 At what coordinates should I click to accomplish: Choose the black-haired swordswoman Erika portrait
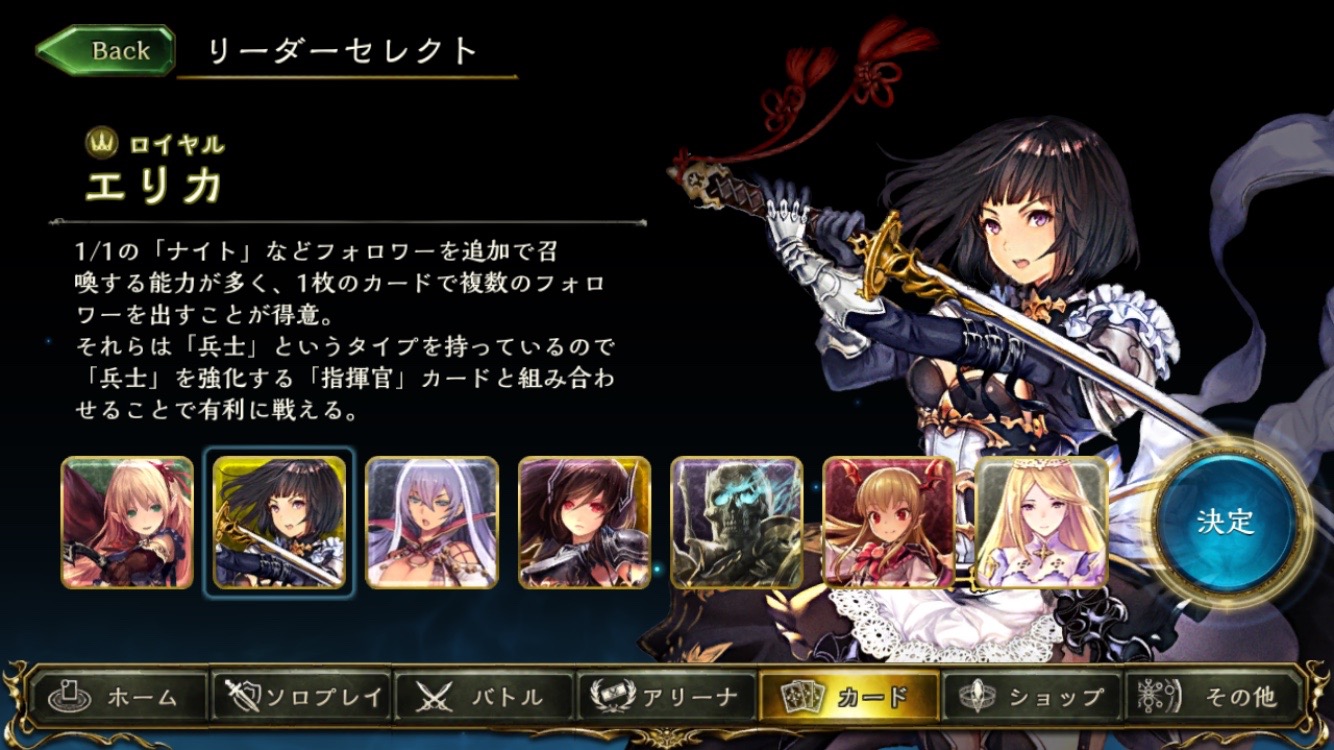(279, 522)
